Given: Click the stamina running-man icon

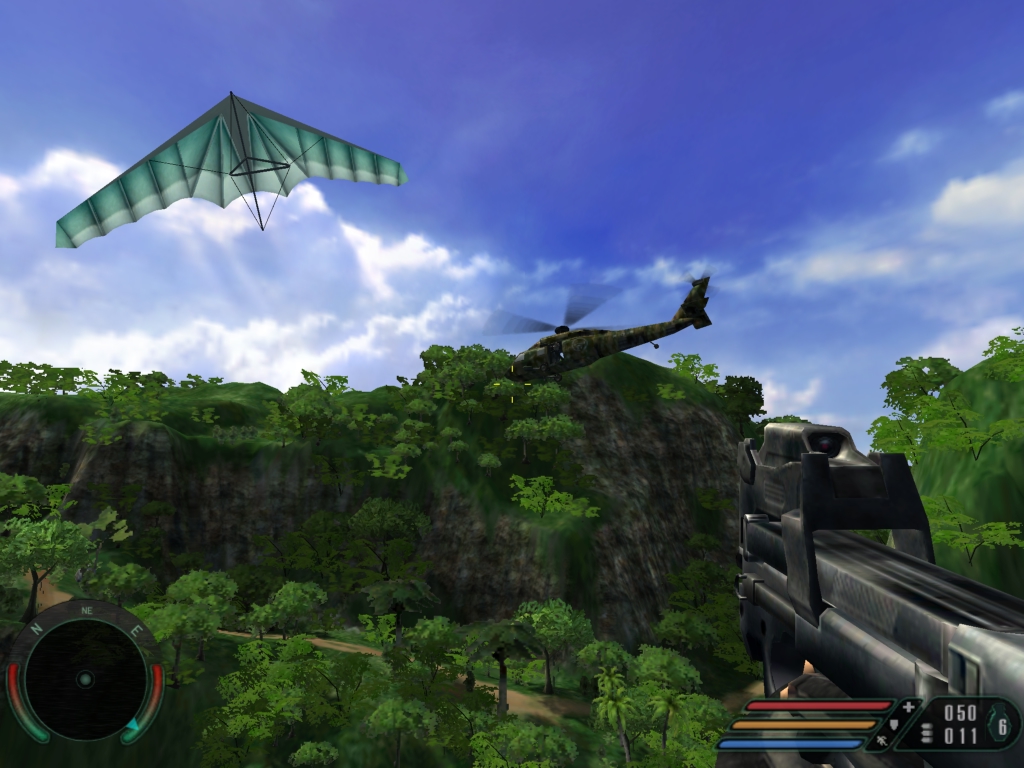Looking at the screenshot, I should (x=882, y=742).
